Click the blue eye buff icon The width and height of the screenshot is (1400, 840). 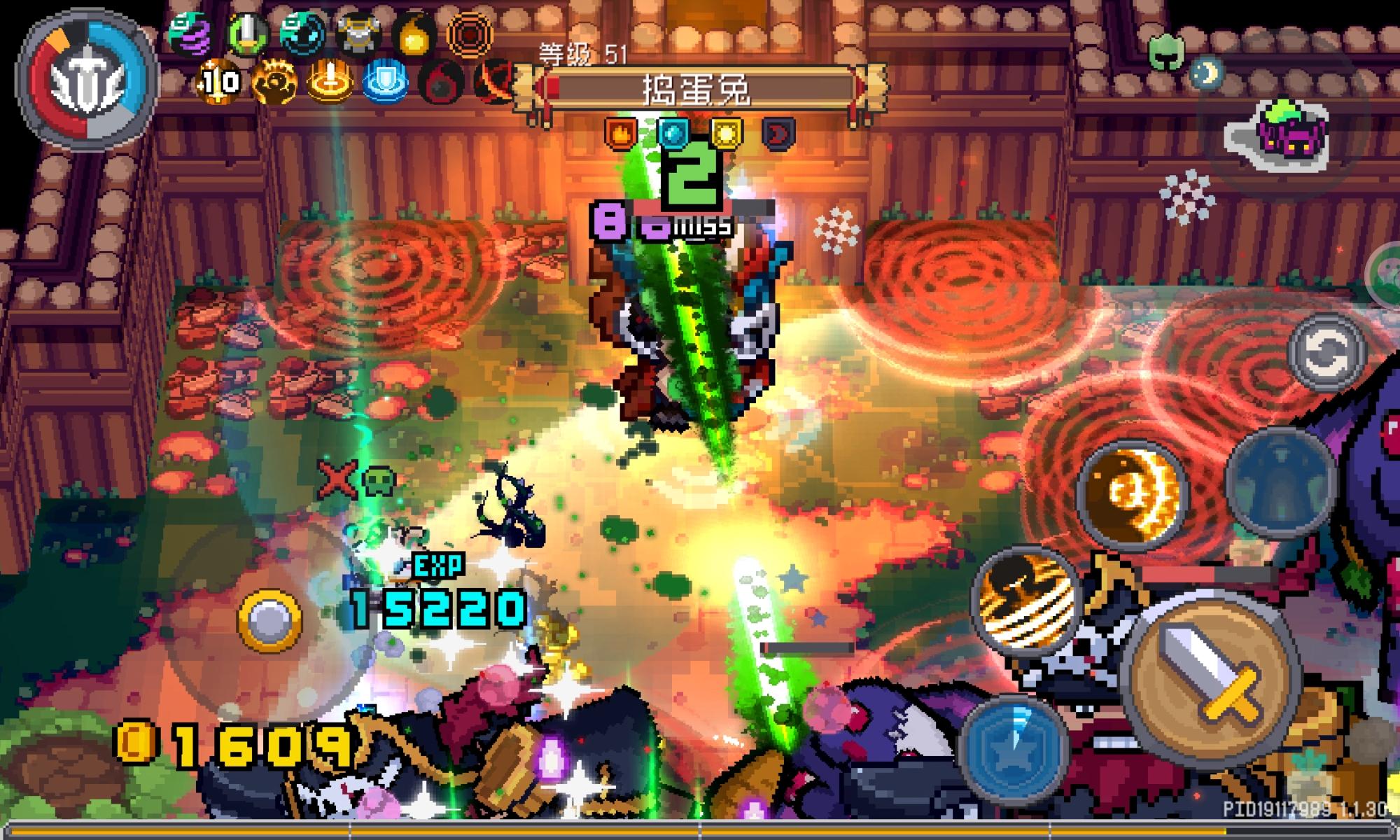point(300,31)
